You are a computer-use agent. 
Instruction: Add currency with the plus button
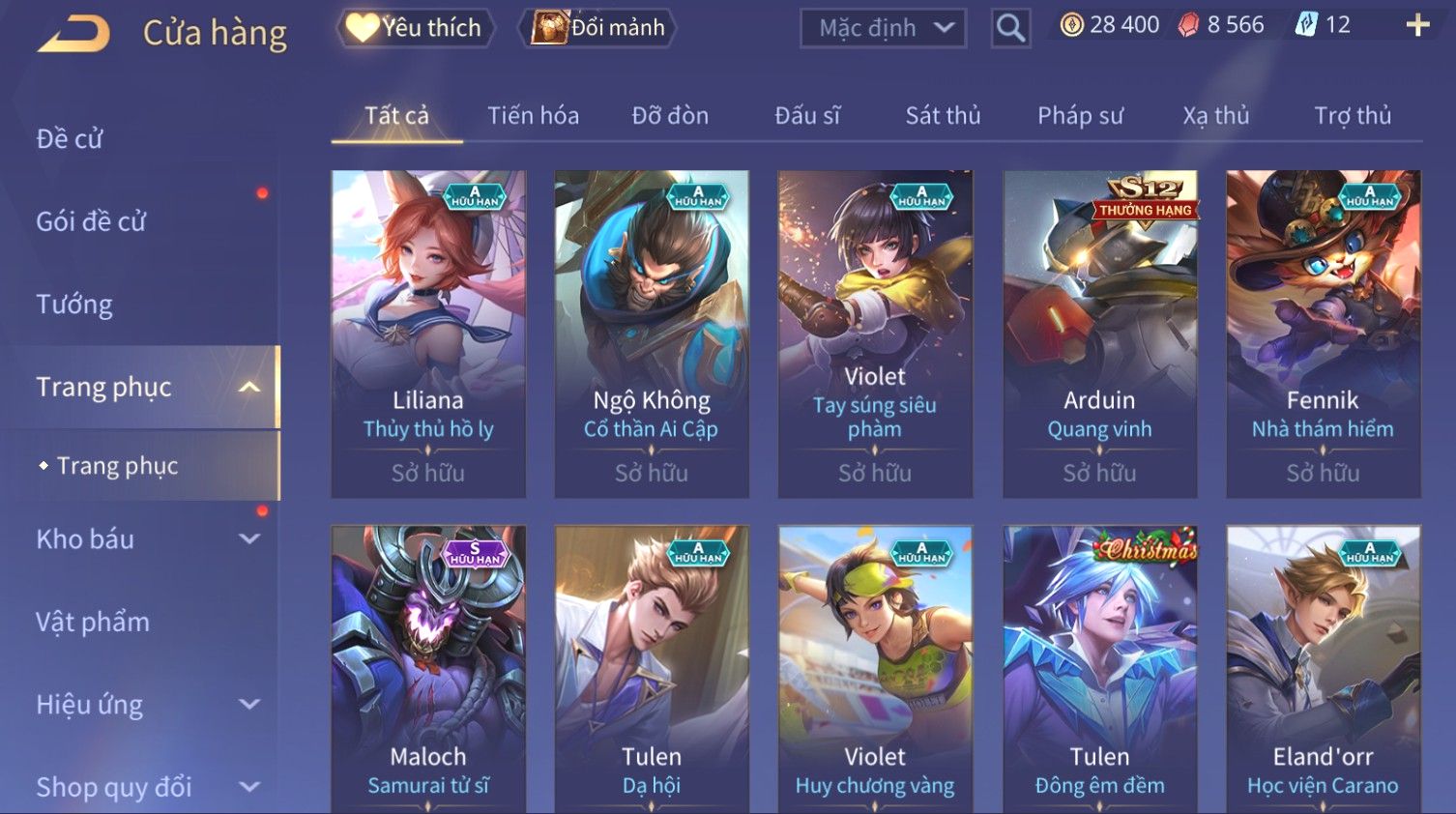pos(1417,25)
